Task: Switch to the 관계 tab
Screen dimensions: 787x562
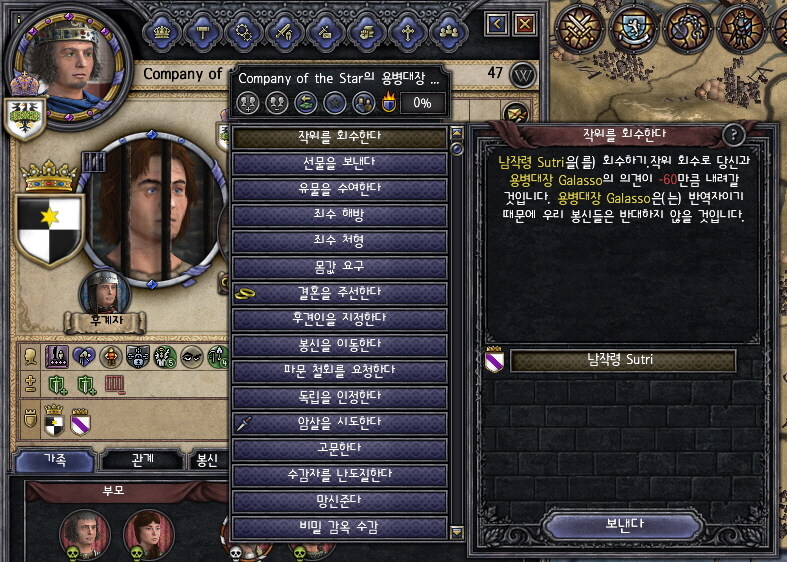Action: tap(142, 460)
